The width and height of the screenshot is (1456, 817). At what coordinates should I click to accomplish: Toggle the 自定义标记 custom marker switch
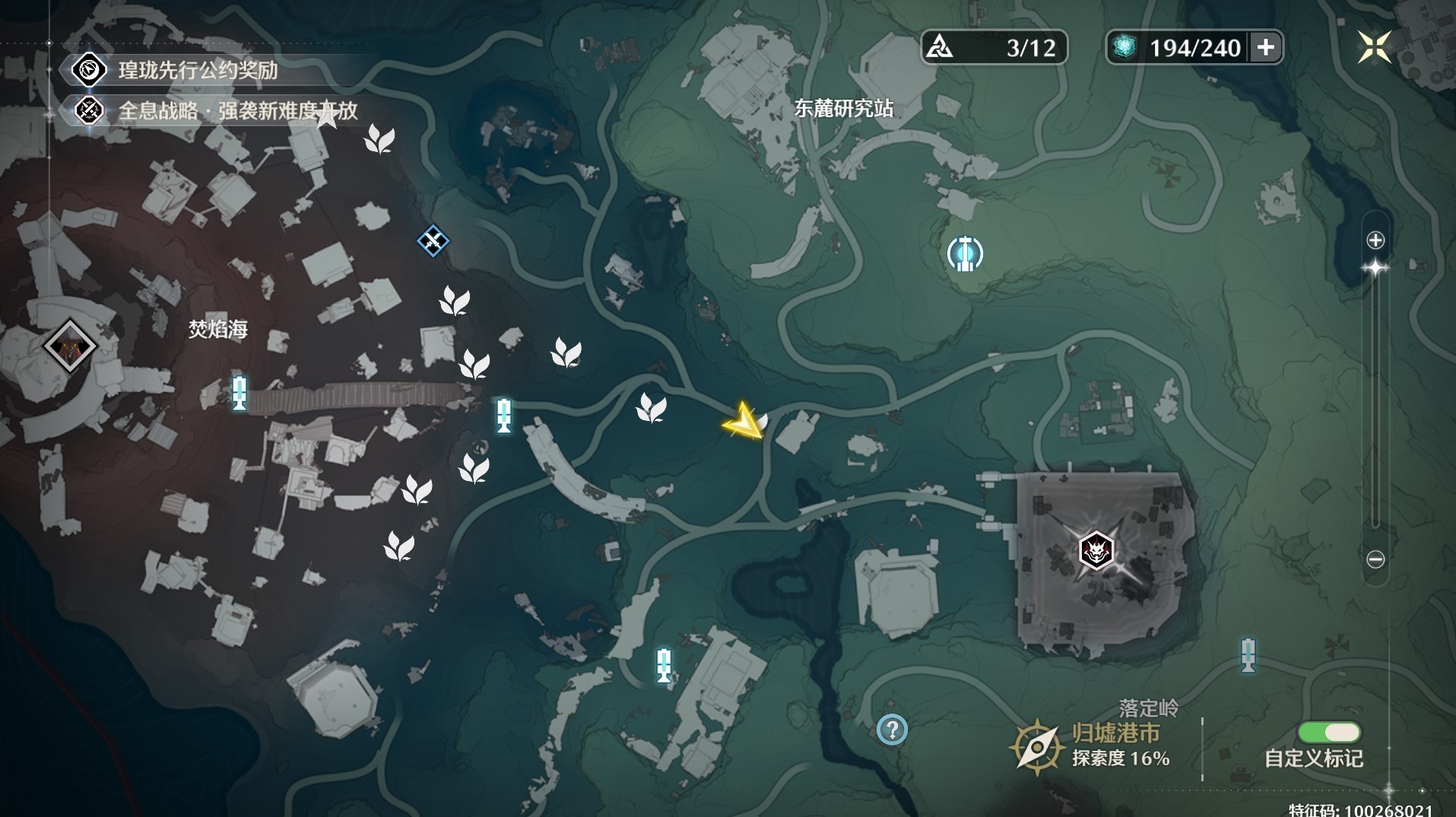tap(1329, 732)
